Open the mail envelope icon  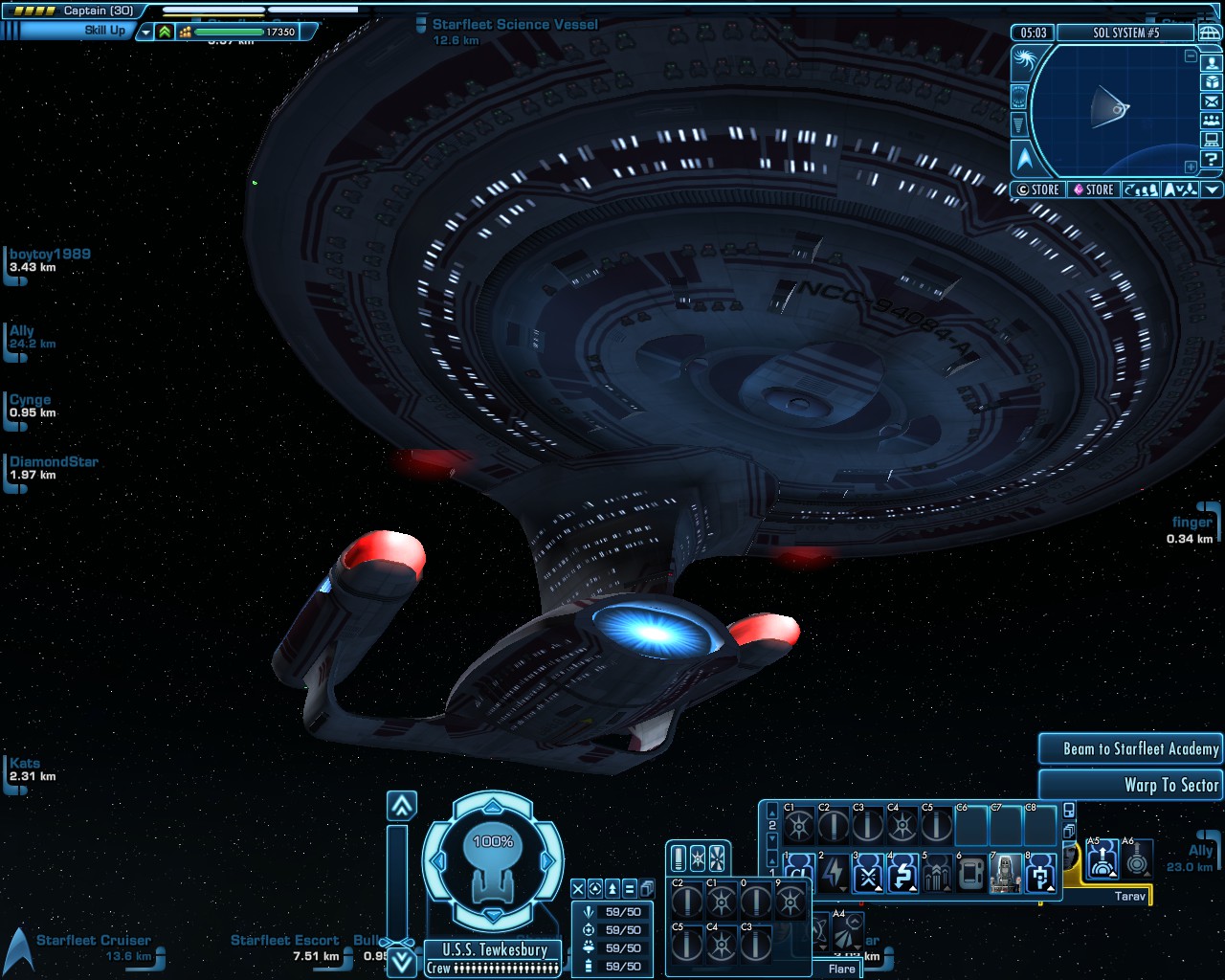(1212, 101)
